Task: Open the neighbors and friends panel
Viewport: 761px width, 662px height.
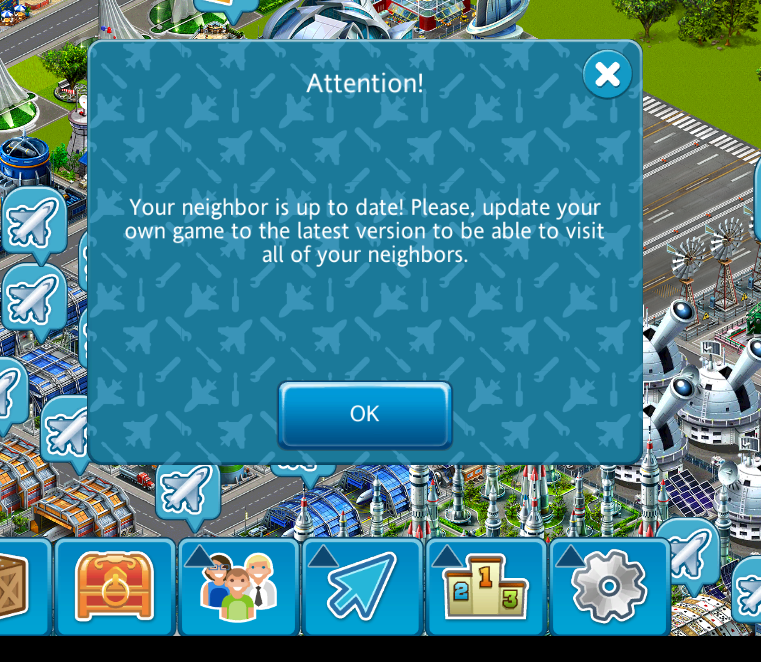Action: (x=239, y=586)
